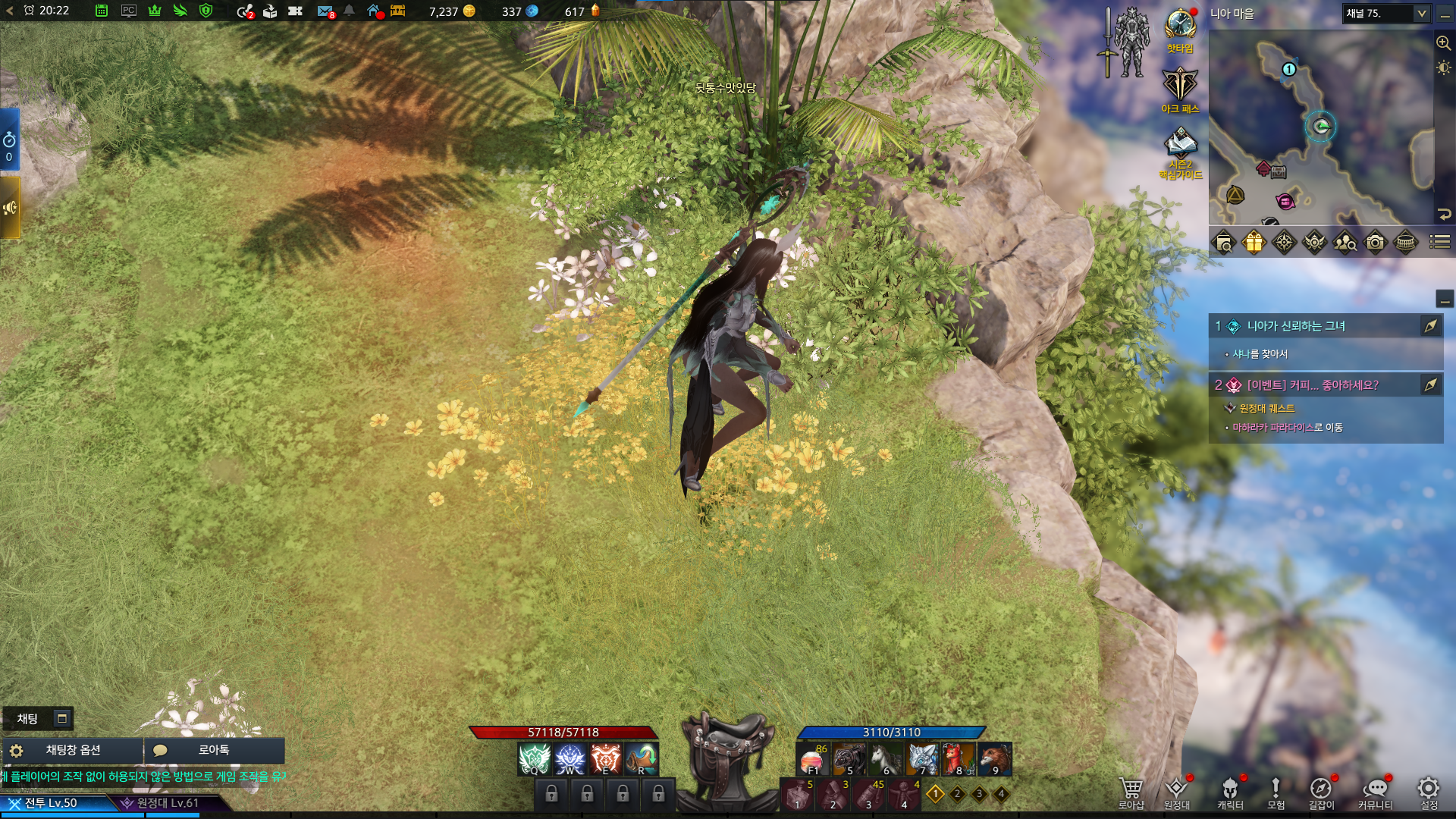Open the 아크 패스 menu

[x=1180, y=85]
